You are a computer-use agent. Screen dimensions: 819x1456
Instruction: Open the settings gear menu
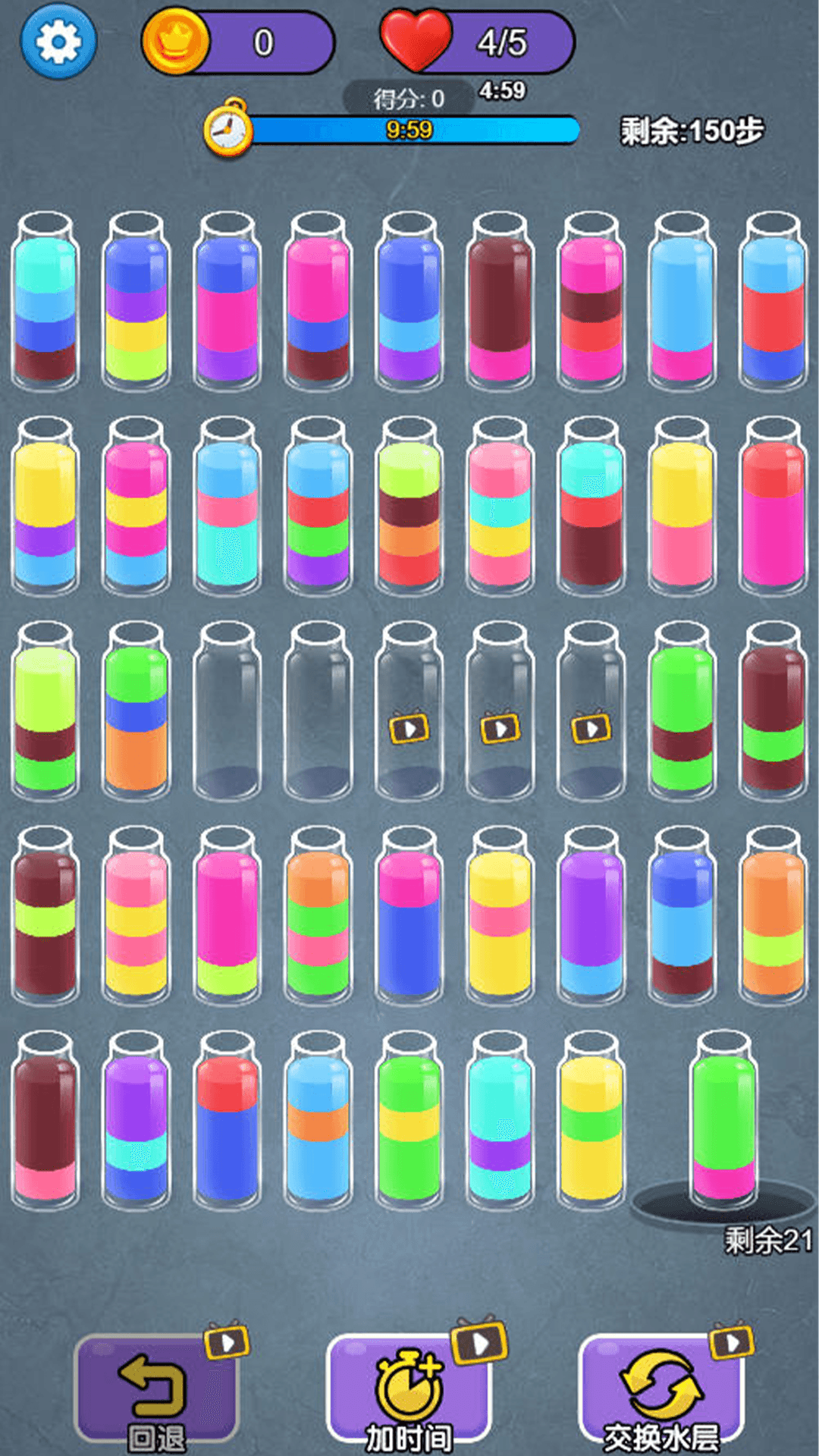pyautogui.click(x=58, y=42)
